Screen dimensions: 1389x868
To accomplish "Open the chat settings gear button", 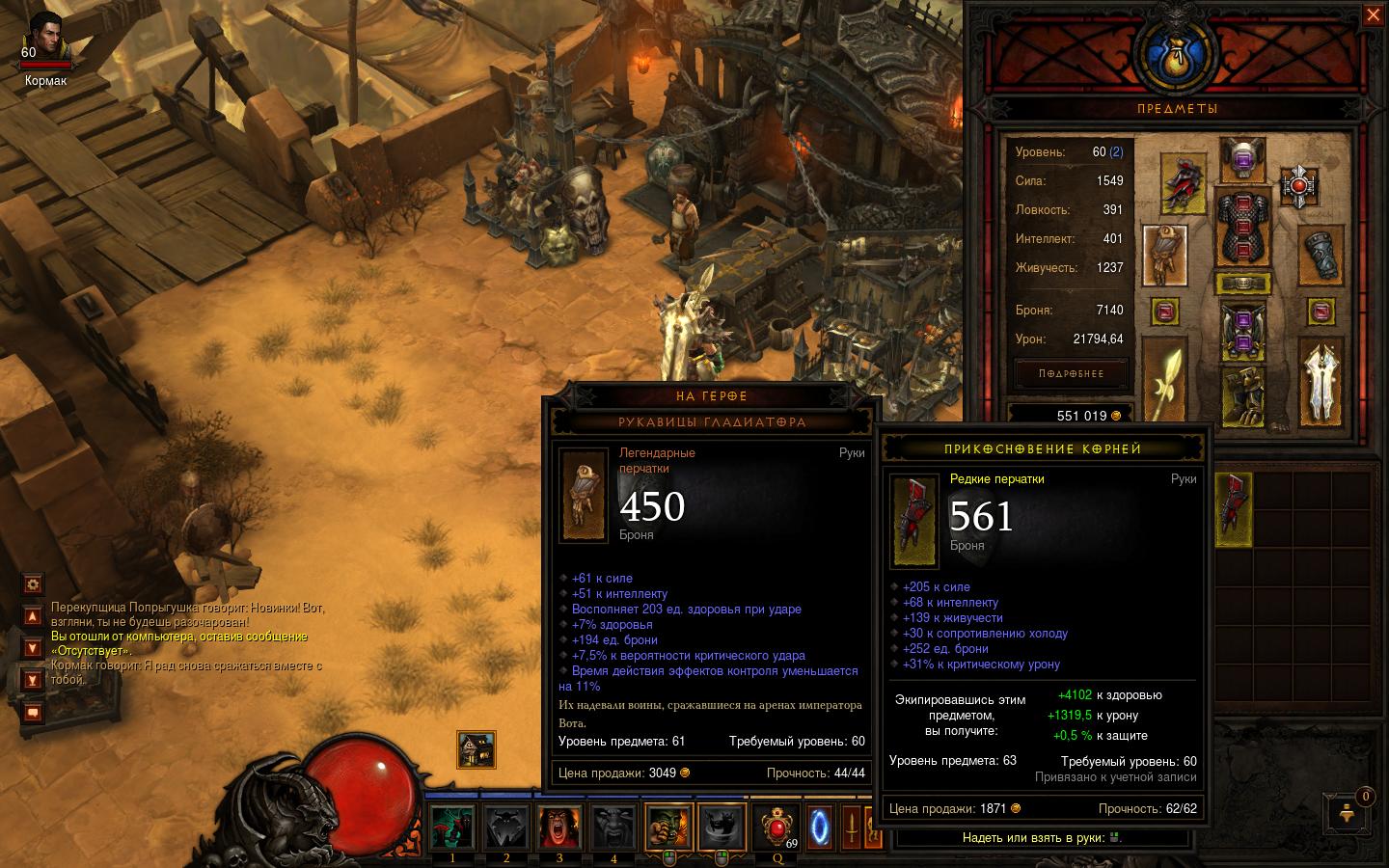I will [x=33, y=583].
